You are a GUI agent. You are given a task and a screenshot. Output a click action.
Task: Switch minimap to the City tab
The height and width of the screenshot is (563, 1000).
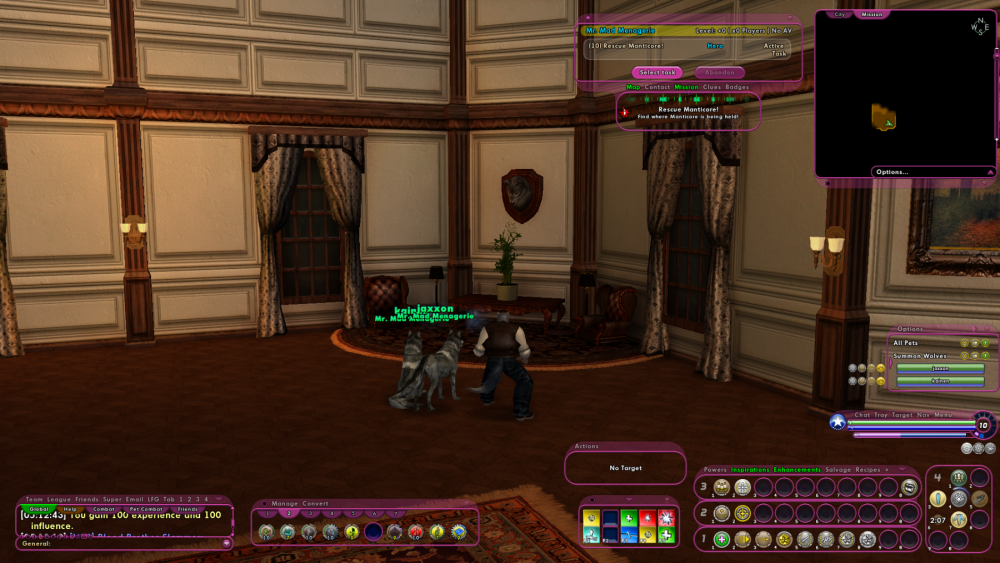840,14
